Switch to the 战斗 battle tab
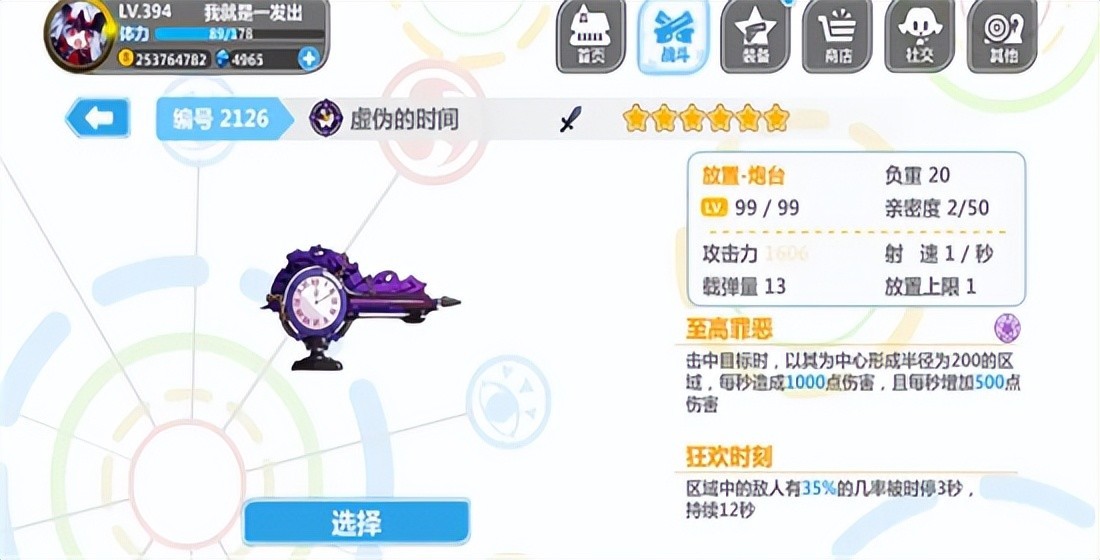This screenshot has height=560, width=1100. pyautogui.click(x=673, y=37)
